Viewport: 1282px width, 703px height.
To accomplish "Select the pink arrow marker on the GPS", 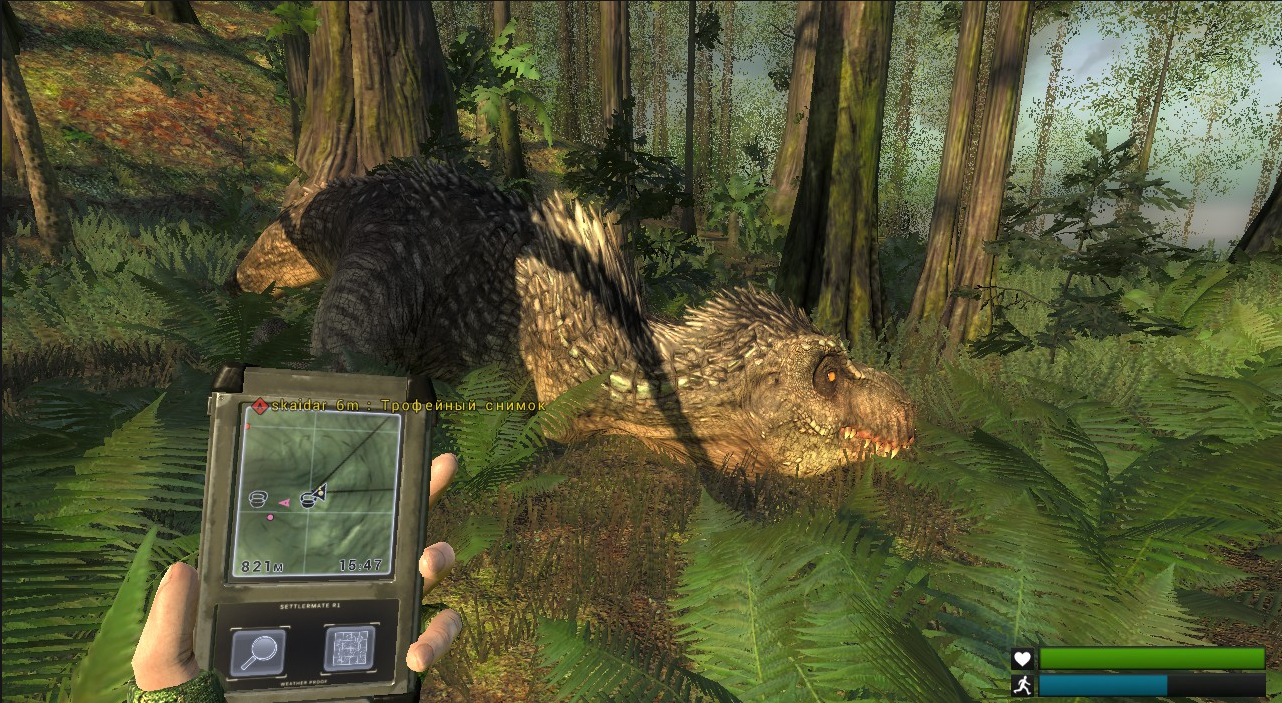I will (283, 502).
